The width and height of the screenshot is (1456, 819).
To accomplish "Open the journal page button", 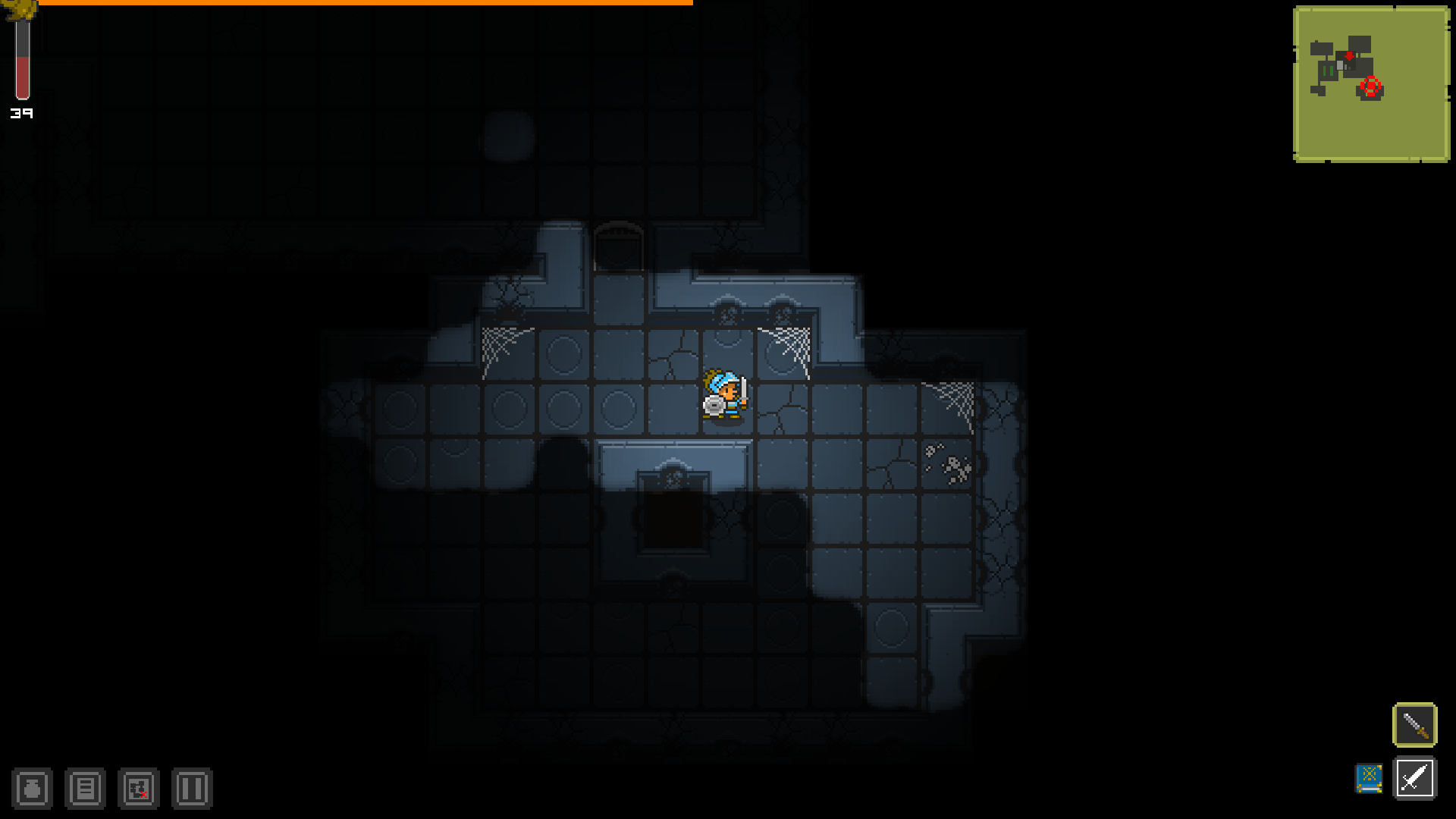I will tap(85, 789).
